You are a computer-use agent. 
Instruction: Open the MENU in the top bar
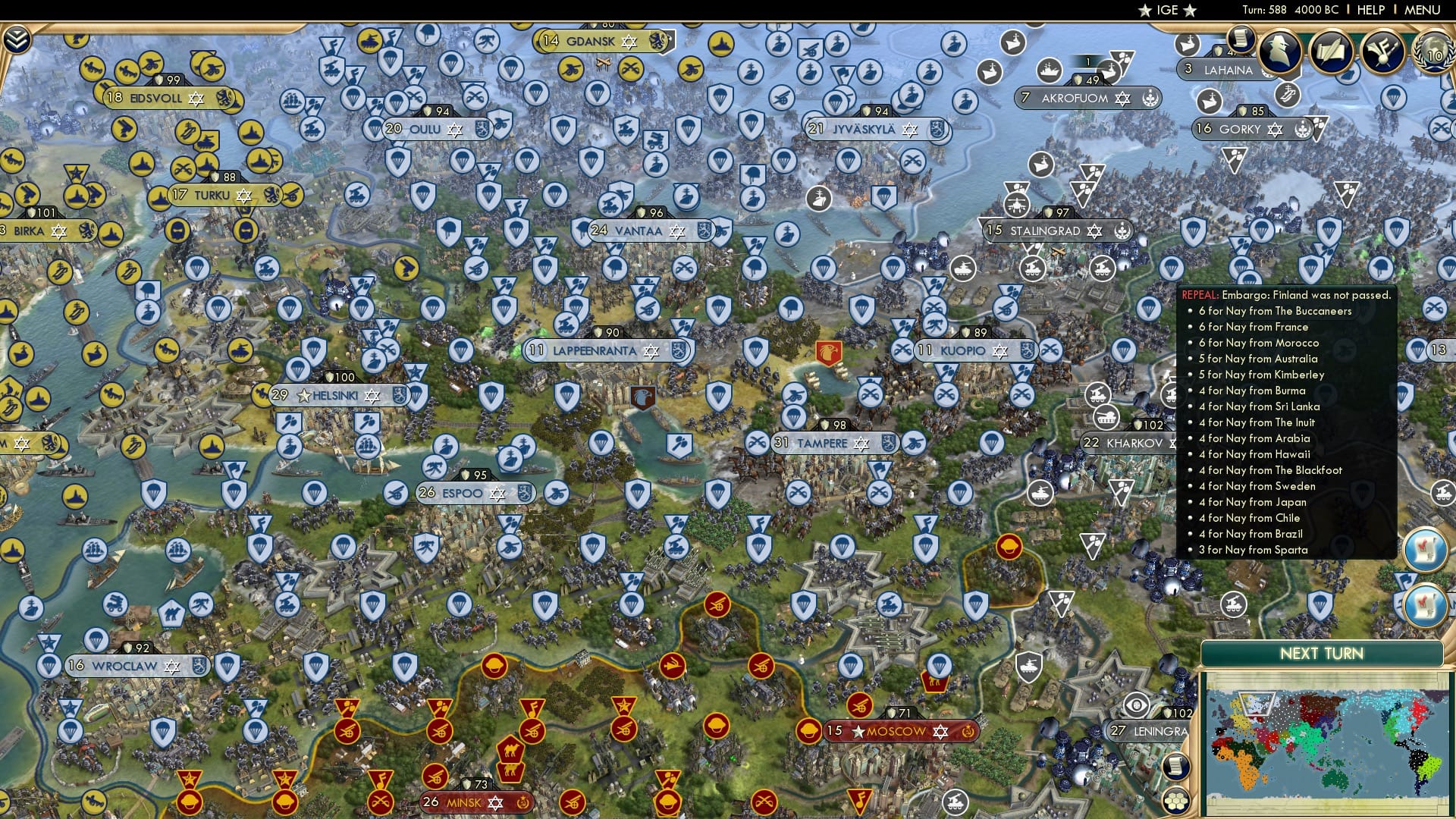[1423, 10]
